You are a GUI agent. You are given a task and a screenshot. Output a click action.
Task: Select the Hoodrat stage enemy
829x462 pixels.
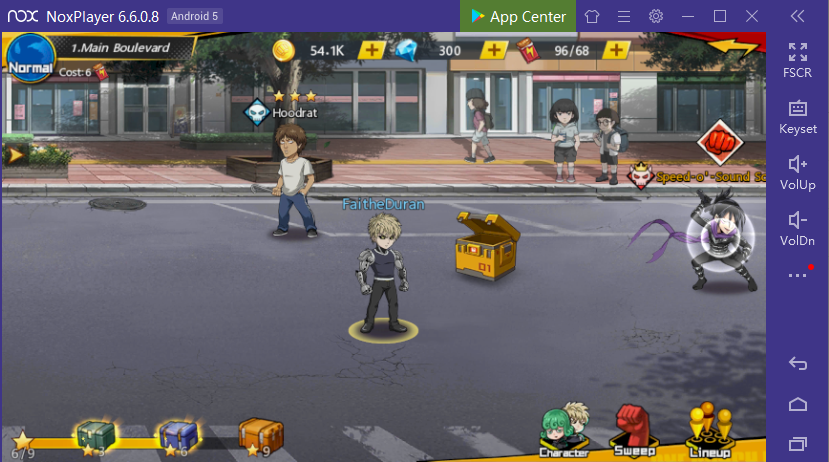click(x=294, y=185)
